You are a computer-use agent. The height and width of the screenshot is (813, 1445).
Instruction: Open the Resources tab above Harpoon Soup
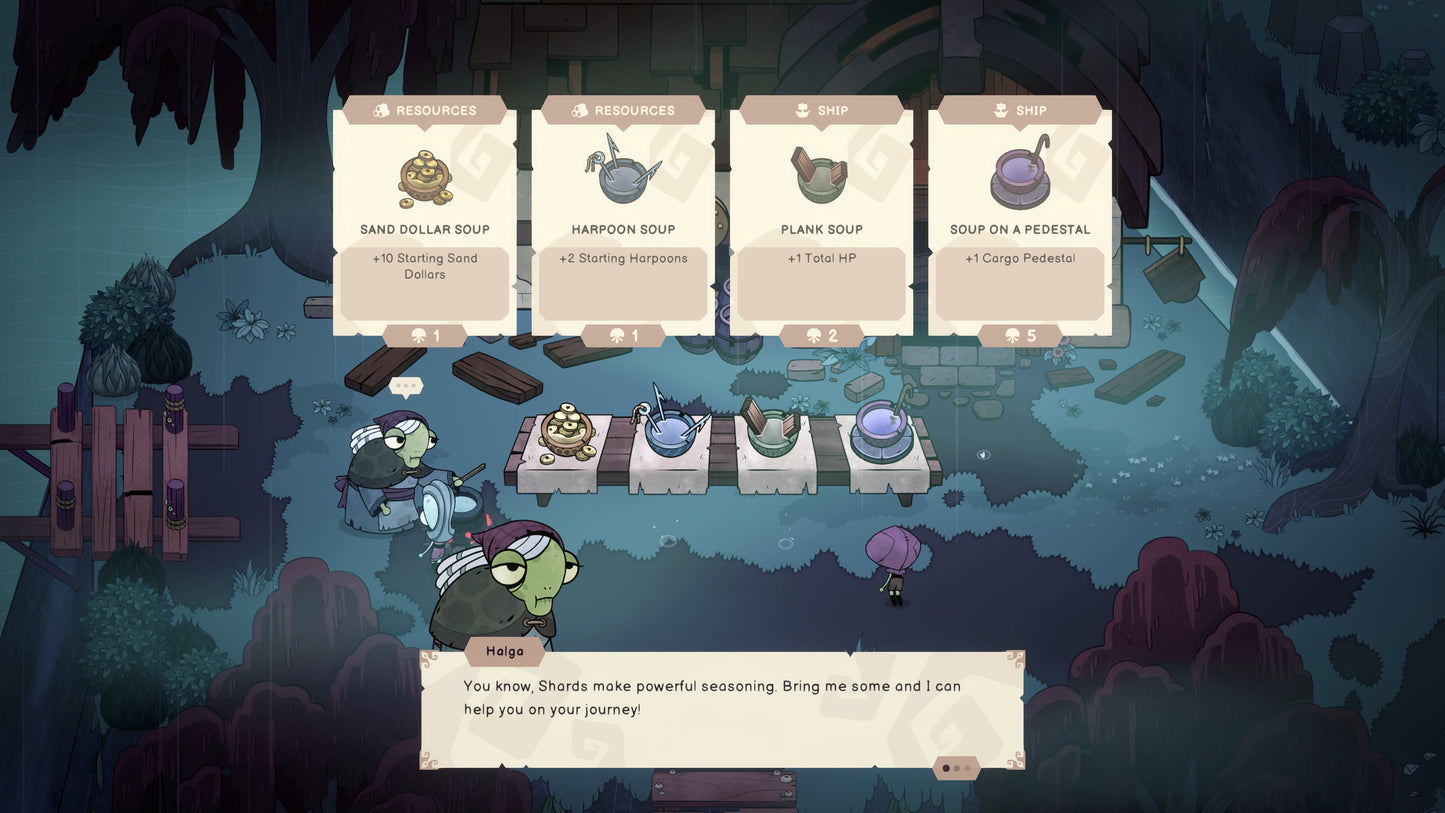[622, 110]
